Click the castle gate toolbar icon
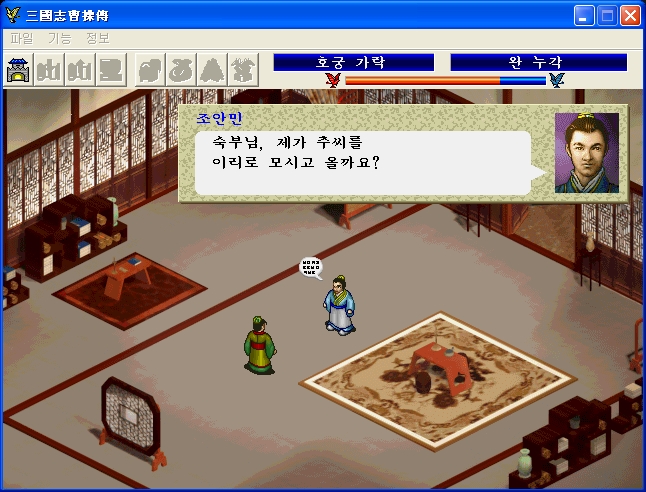The image size is (646, 492). coord(19,70)
